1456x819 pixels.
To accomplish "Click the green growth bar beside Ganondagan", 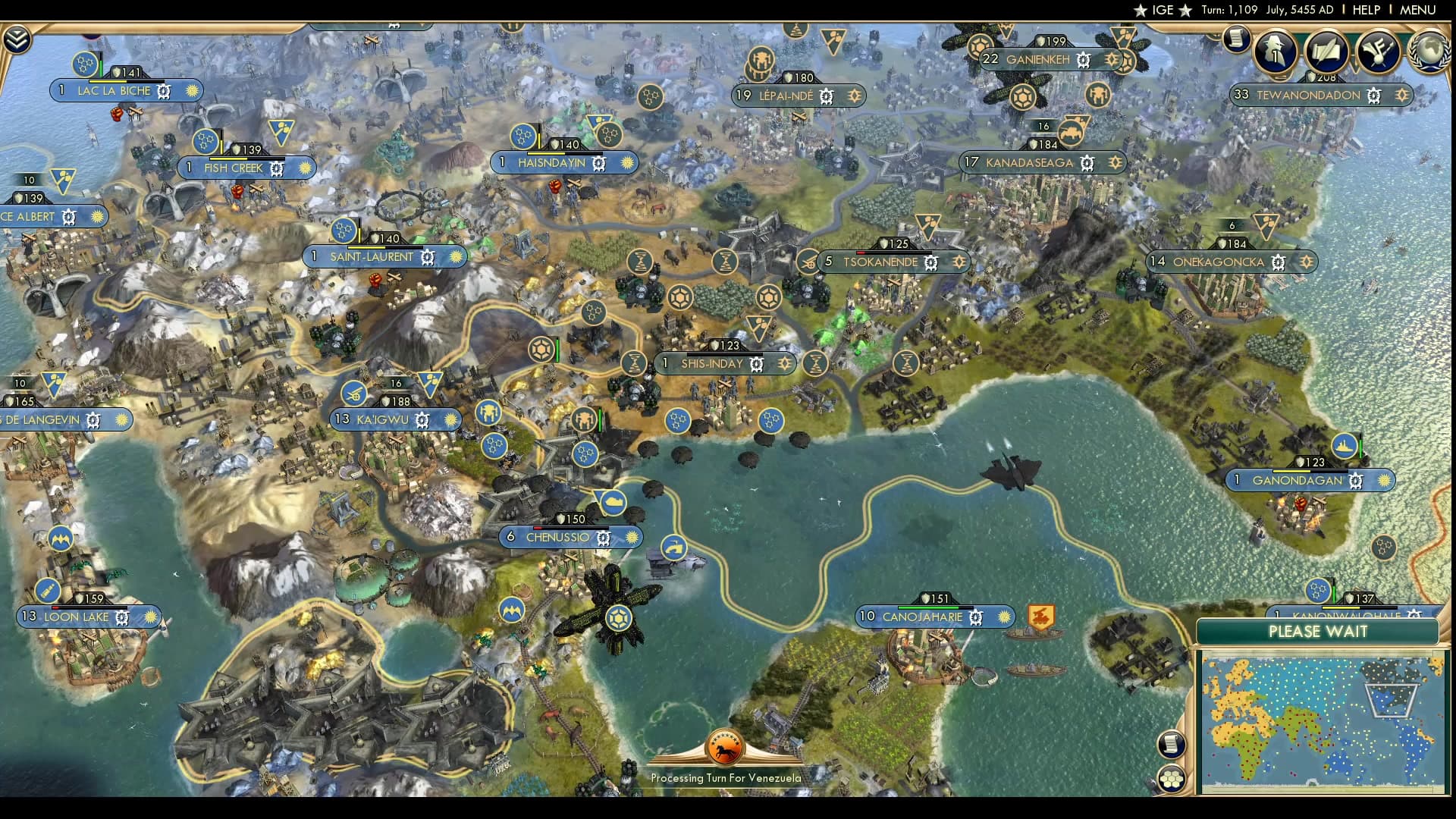I will click(x=1360, y=446).
